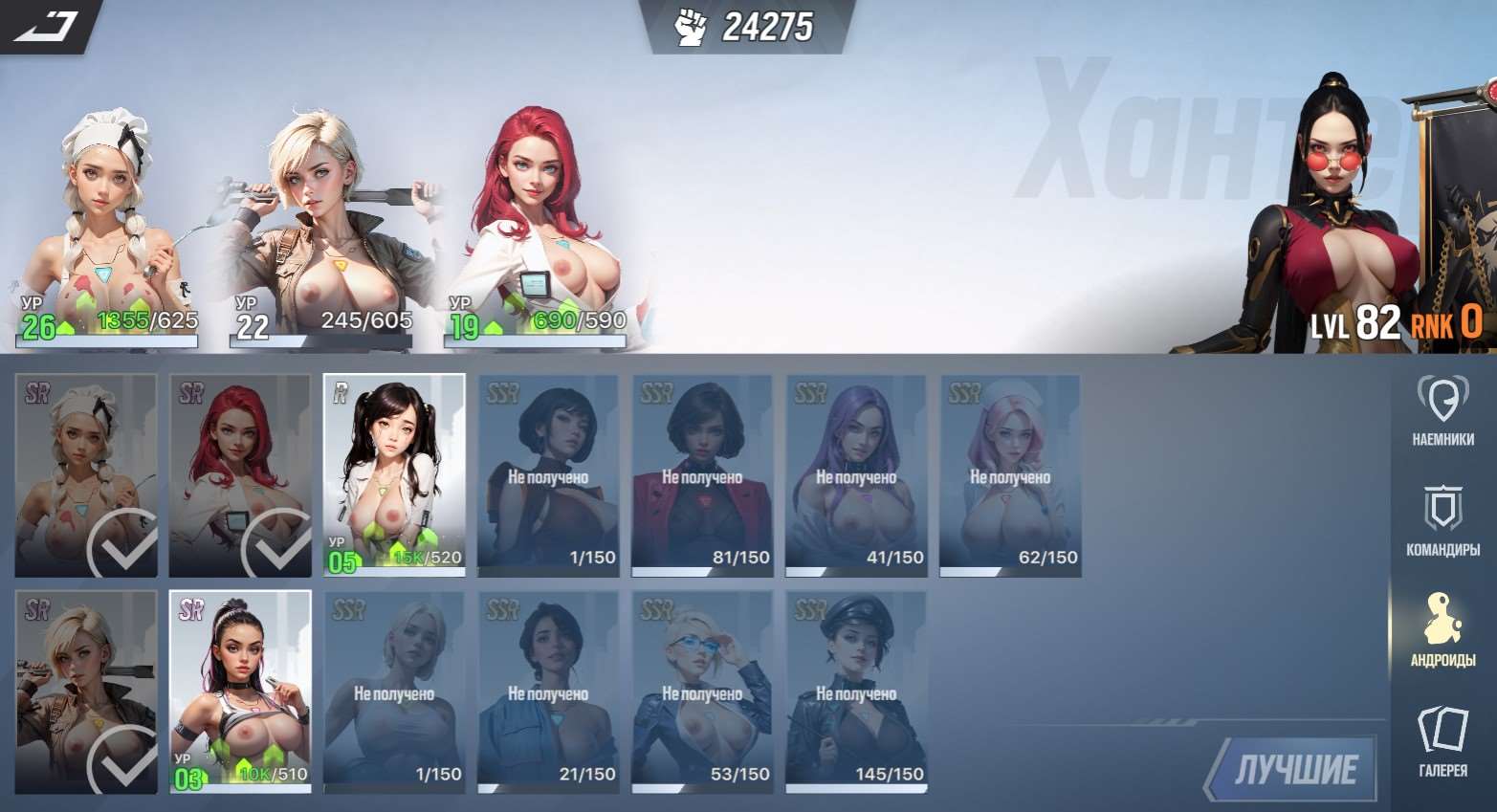This screenshot has width=1497, height=812.
Task: Open the commander portrait with LVL 82
Action: pyautogui.click(x=1358, y=220)
